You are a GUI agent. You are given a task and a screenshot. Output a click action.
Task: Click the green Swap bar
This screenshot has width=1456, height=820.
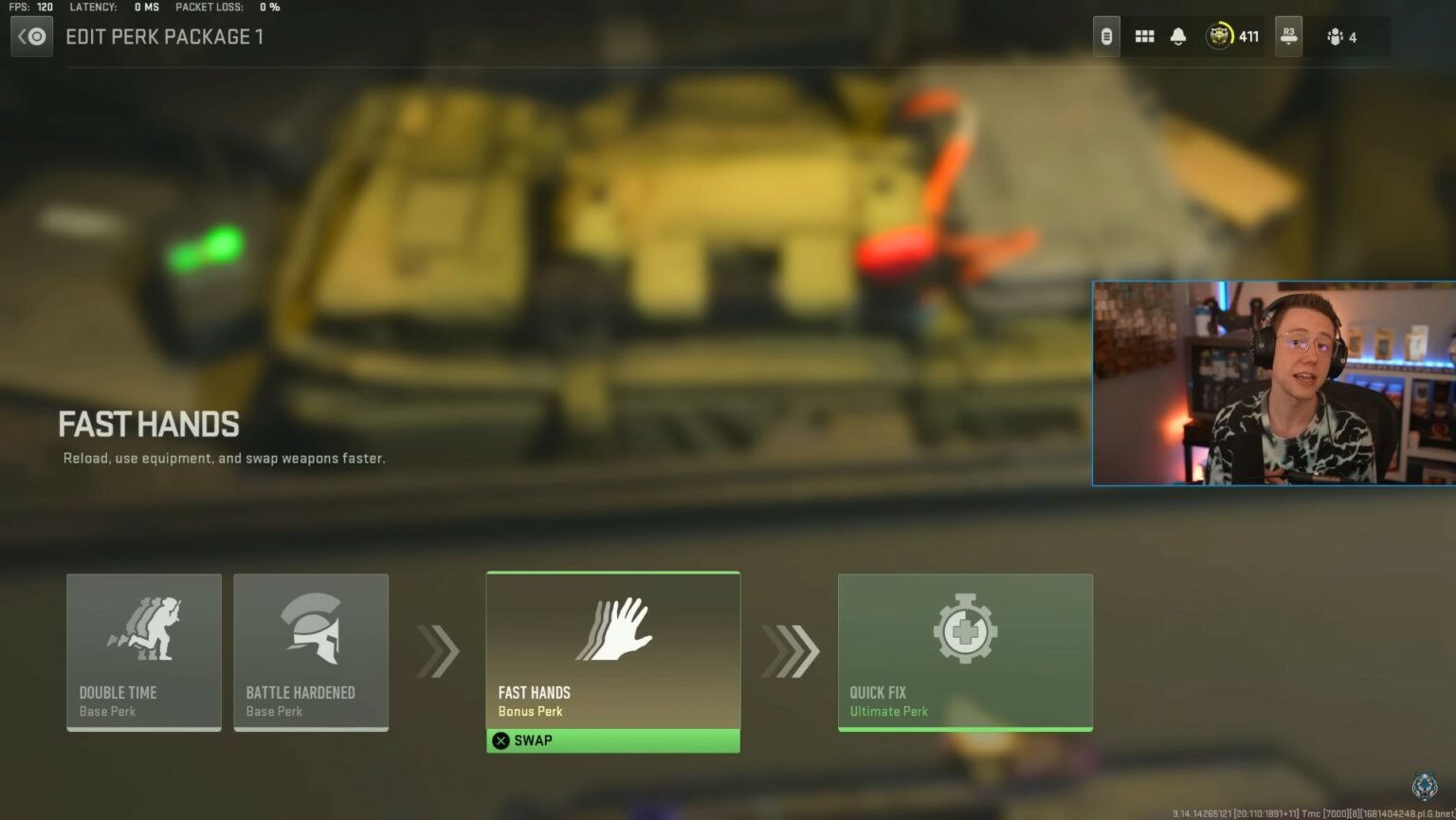coord(612,740)
